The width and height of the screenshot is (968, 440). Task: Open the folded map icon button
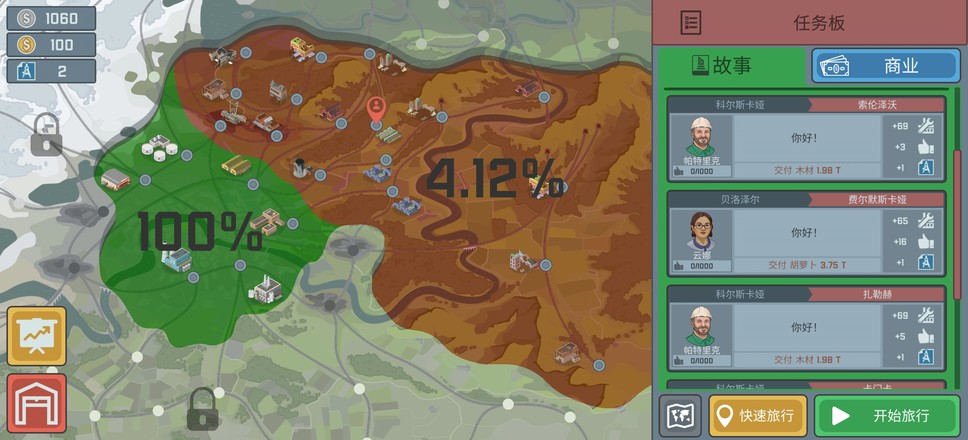pos(680,416)
